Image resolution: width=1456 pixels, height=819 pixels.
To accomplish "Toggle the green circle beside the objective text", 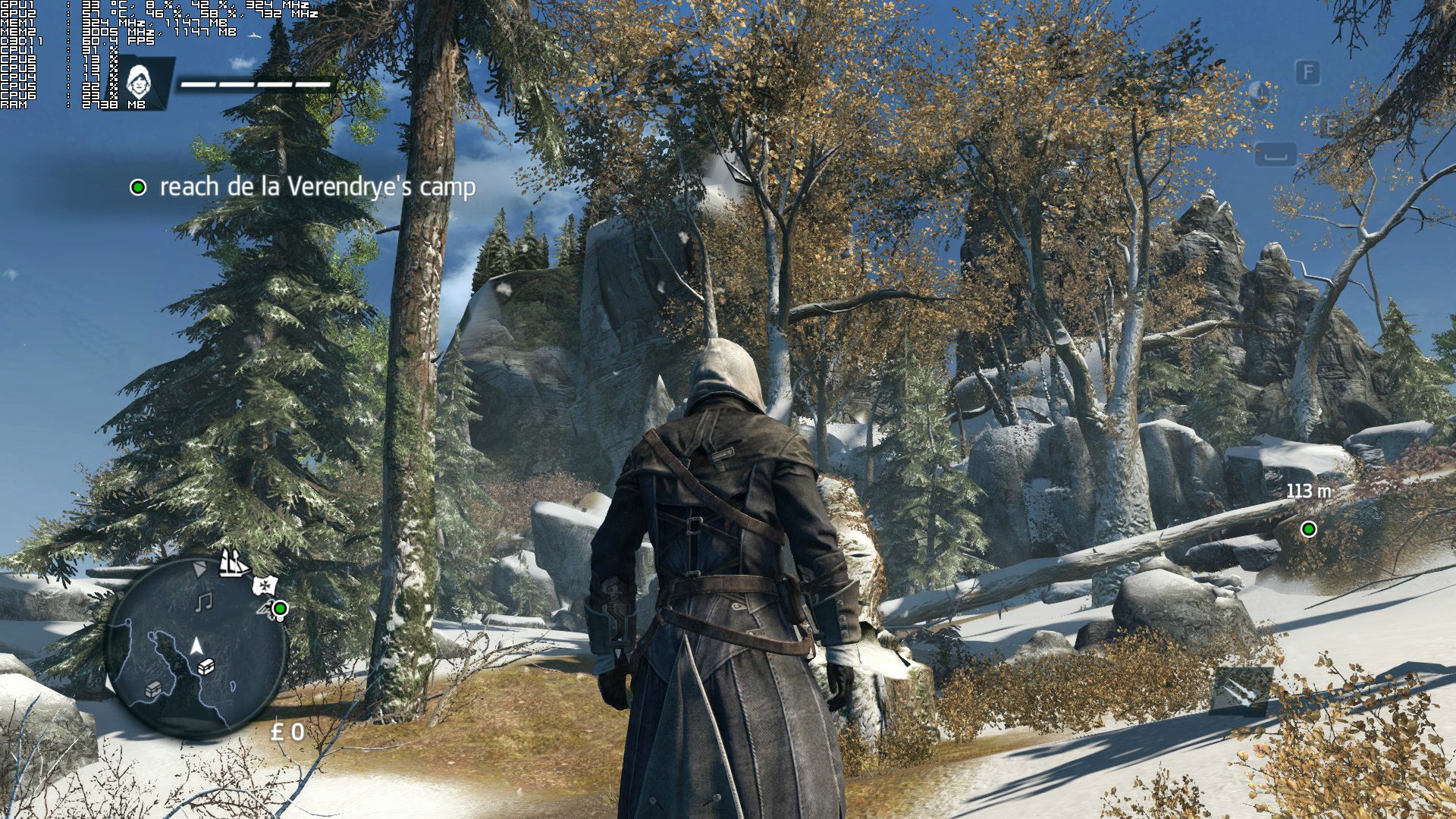I will [x=140, y=187].
